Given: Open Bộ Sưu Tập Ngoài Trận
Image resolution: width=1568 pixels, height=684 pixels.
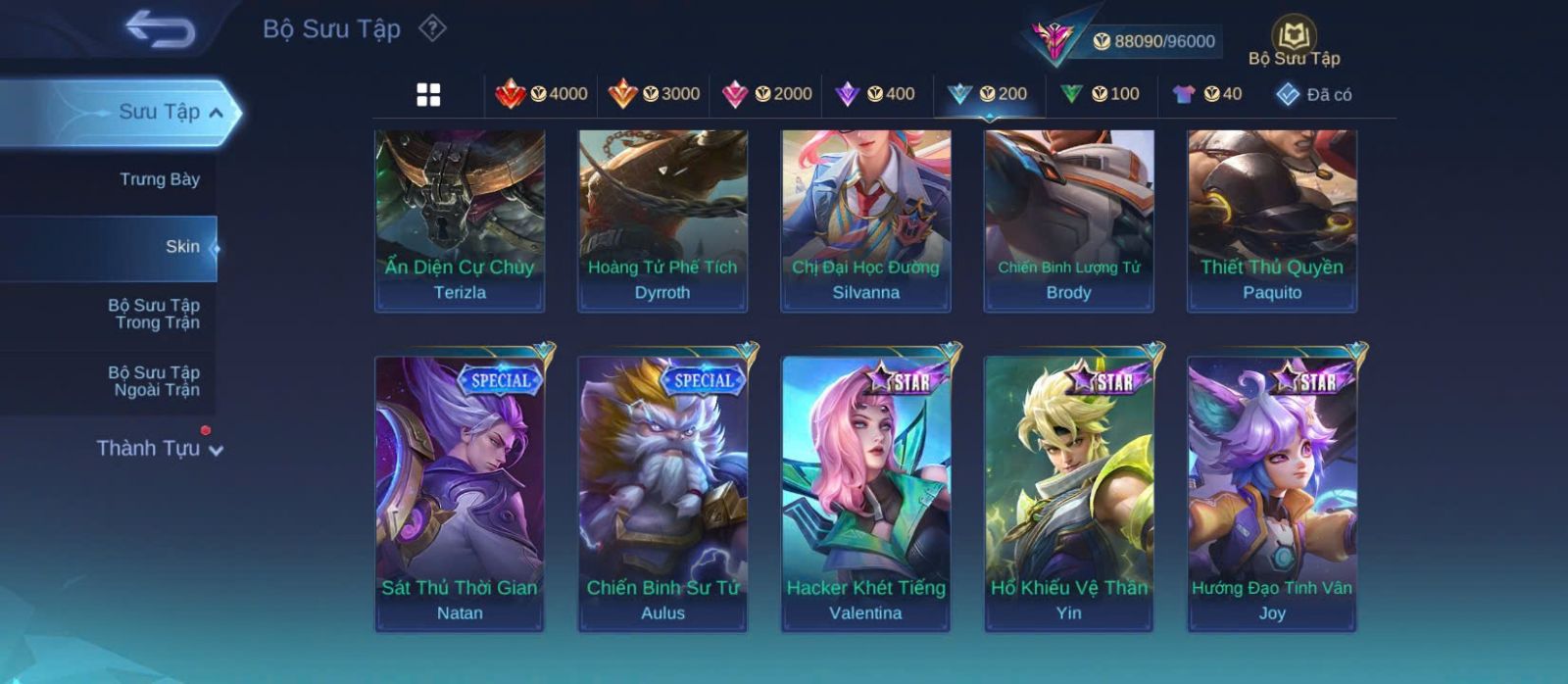Looking at the screenshot, I should [154, 381].
